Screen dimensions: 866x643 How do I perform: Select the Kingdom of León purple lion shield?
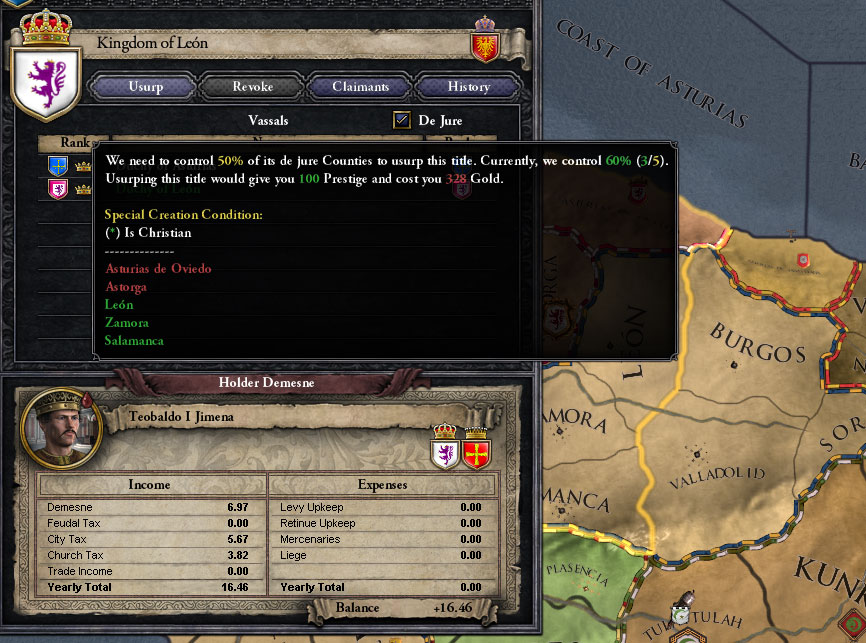[44, 78]
